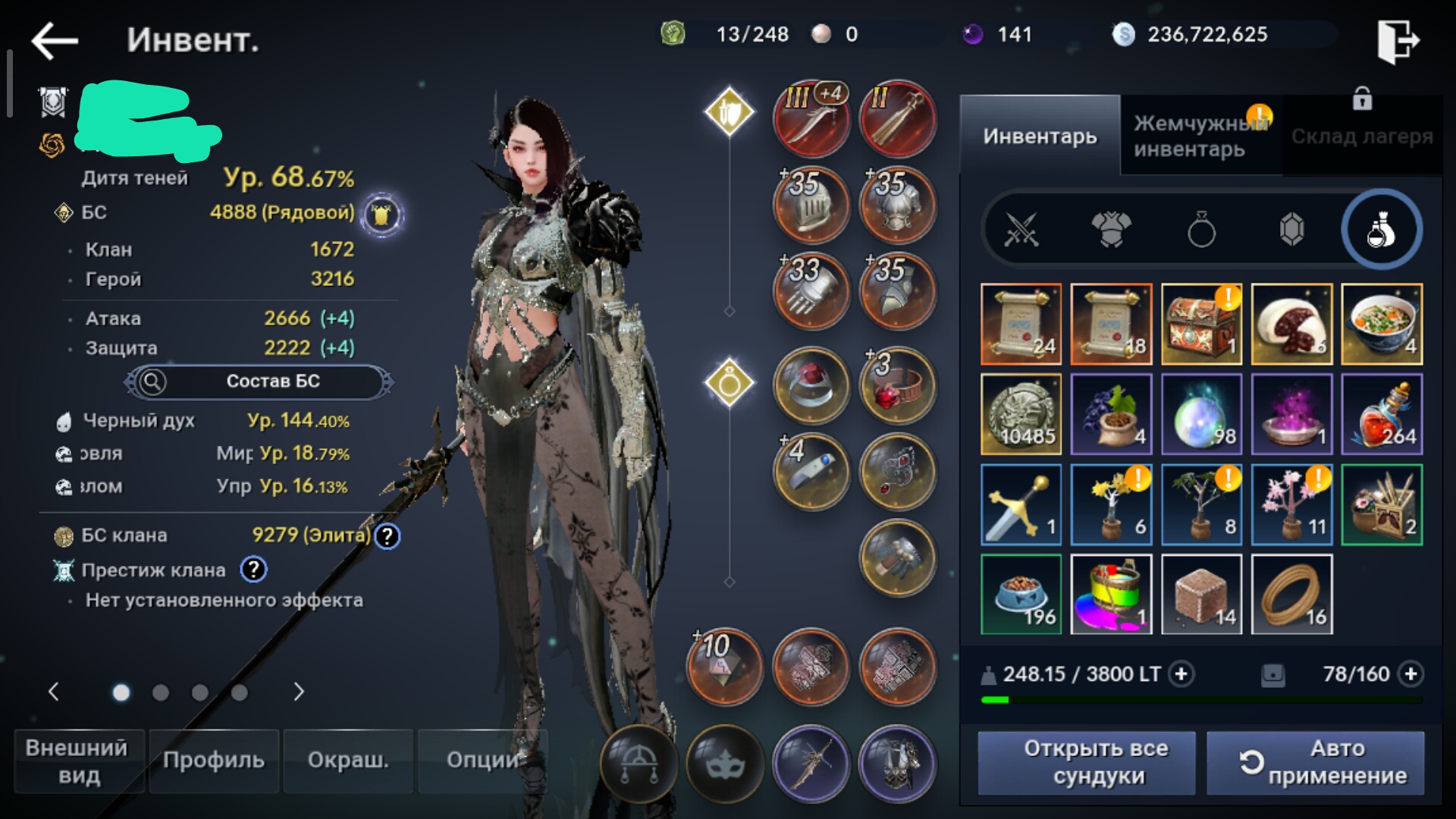Select the treasure chest item slot
Image resolution: width=1456 pixels, height=819 pixels.
(1201, 325)
